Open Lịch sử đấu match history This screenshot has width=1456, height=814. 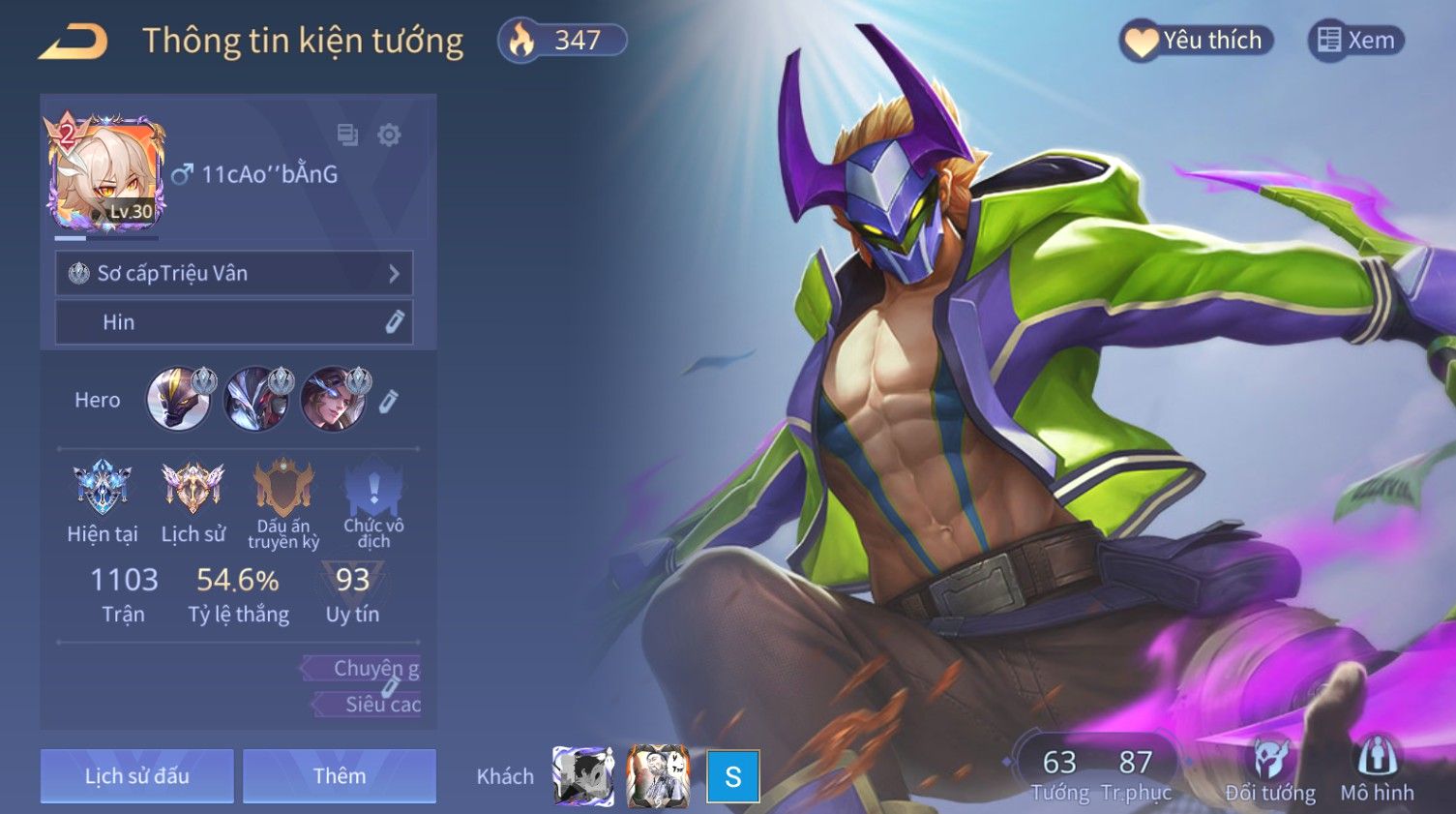click(x=137, y=776)
